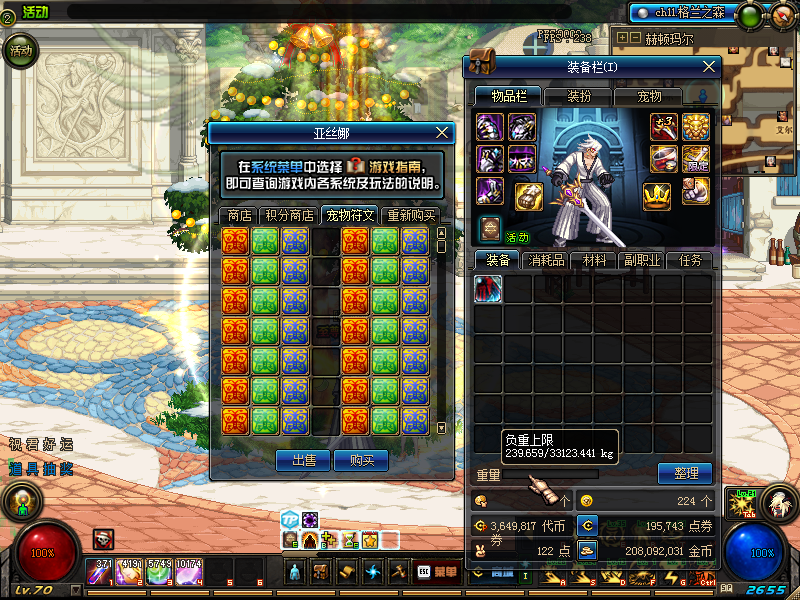Click the 出售 sell button
This screenshot has height=600, width=800.
tap(302, 460)
